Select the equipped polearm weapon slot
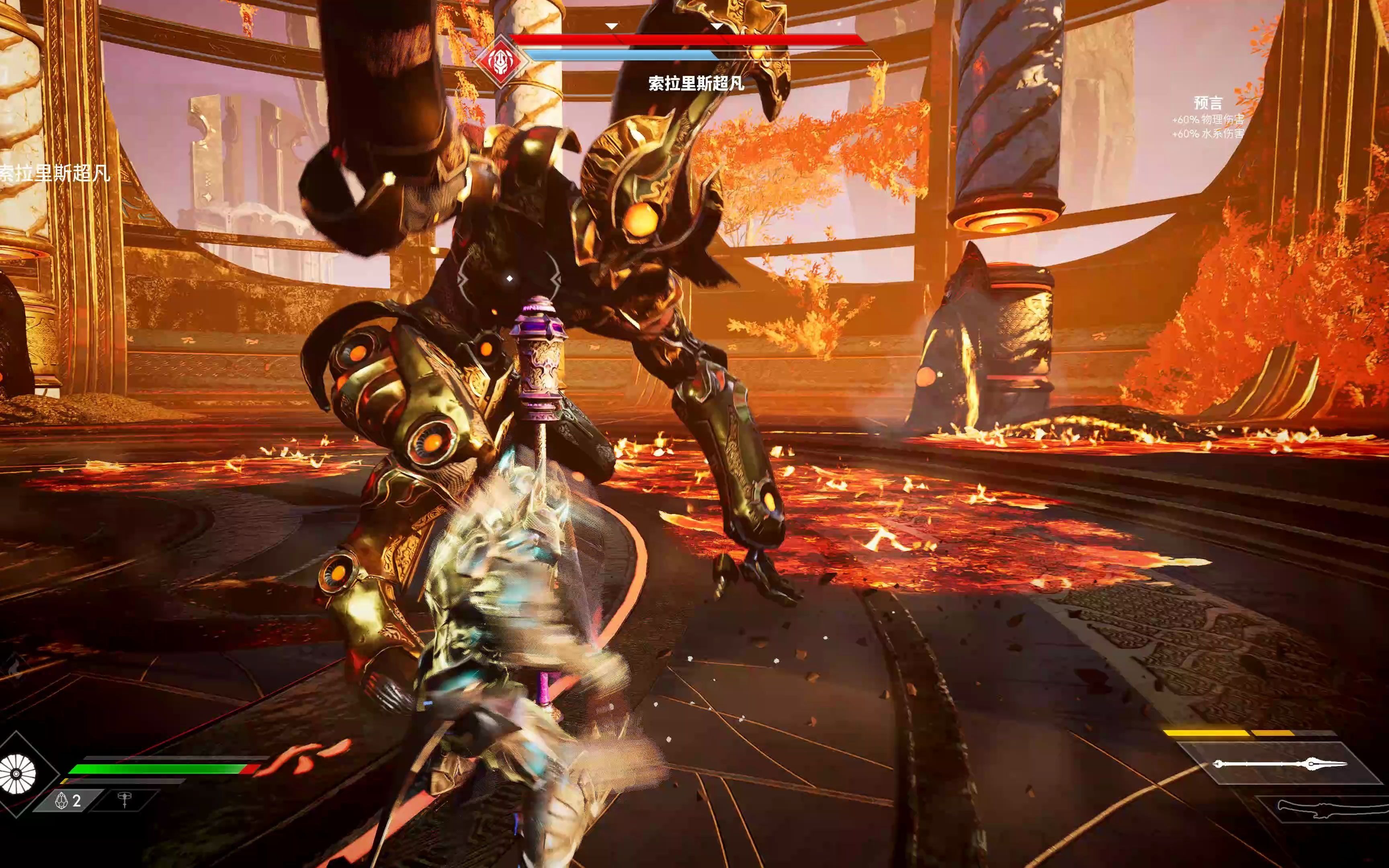The width and height of the screenshot is (1389, 868). click(1280, 764)
